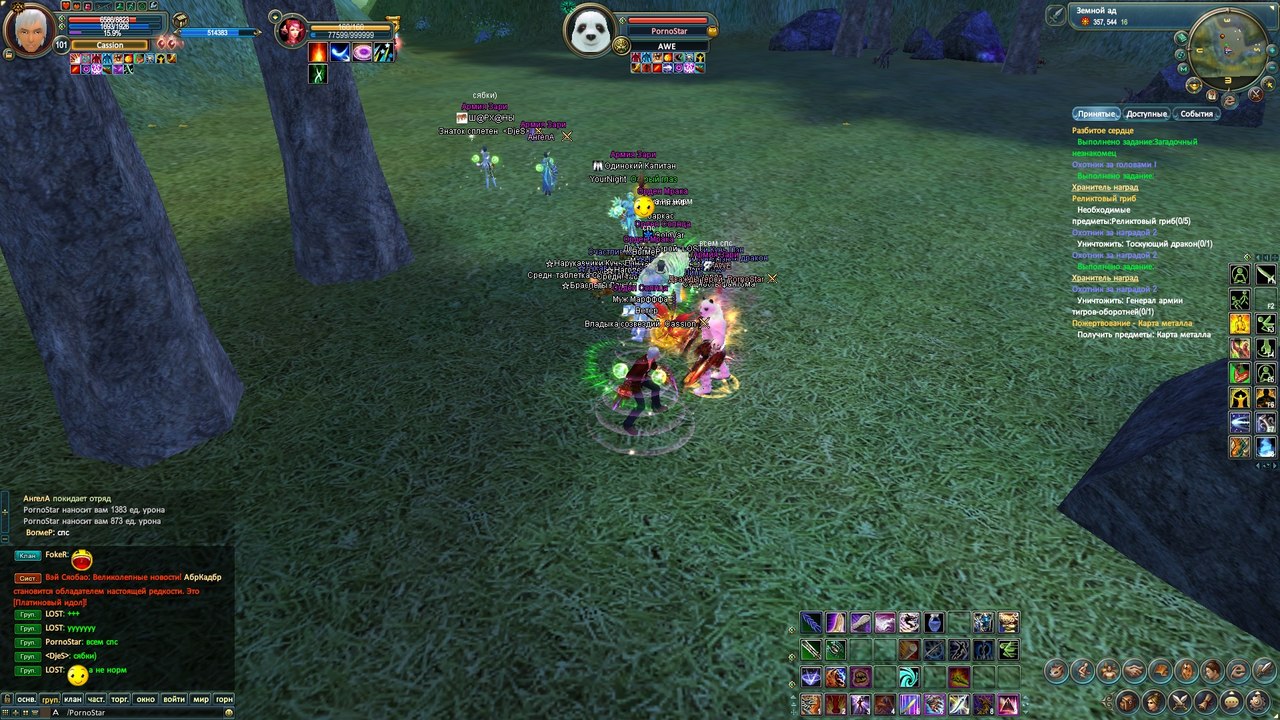
Task: Switch to the Доступные quests tab
Action: coord(1146,114)
